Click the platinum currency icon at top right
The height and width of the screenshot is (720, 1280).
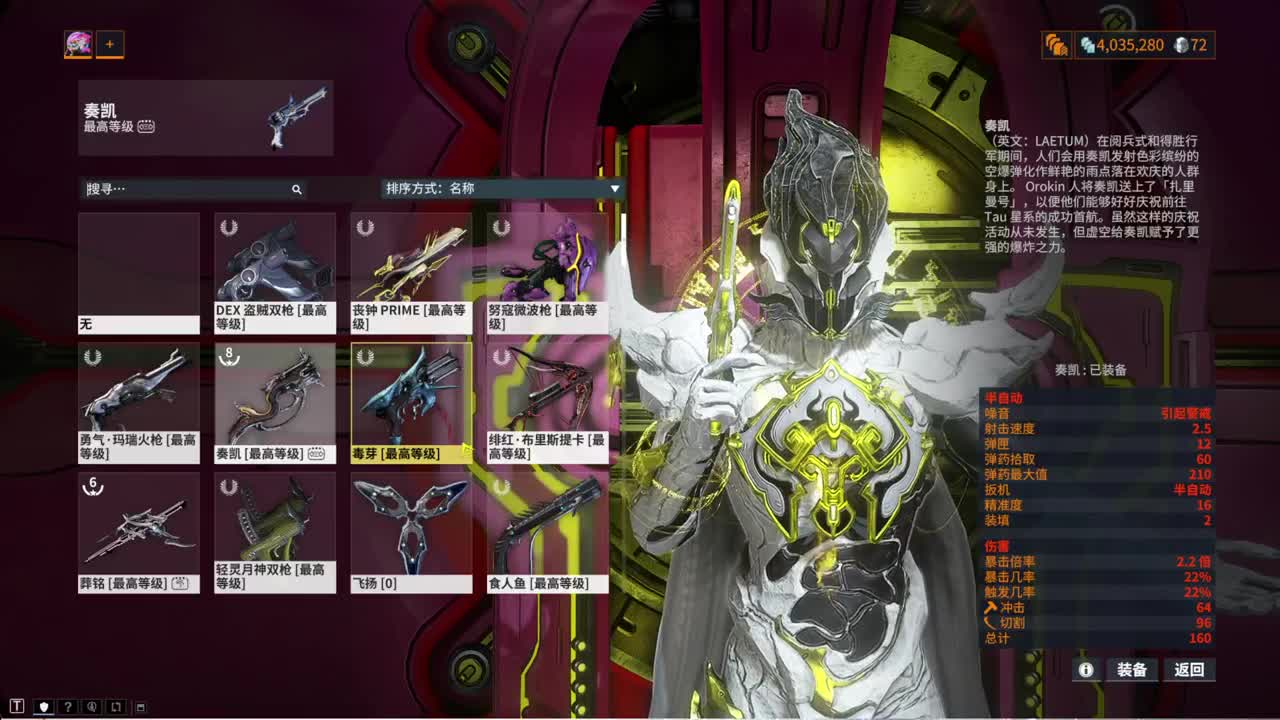(1182, 46)
